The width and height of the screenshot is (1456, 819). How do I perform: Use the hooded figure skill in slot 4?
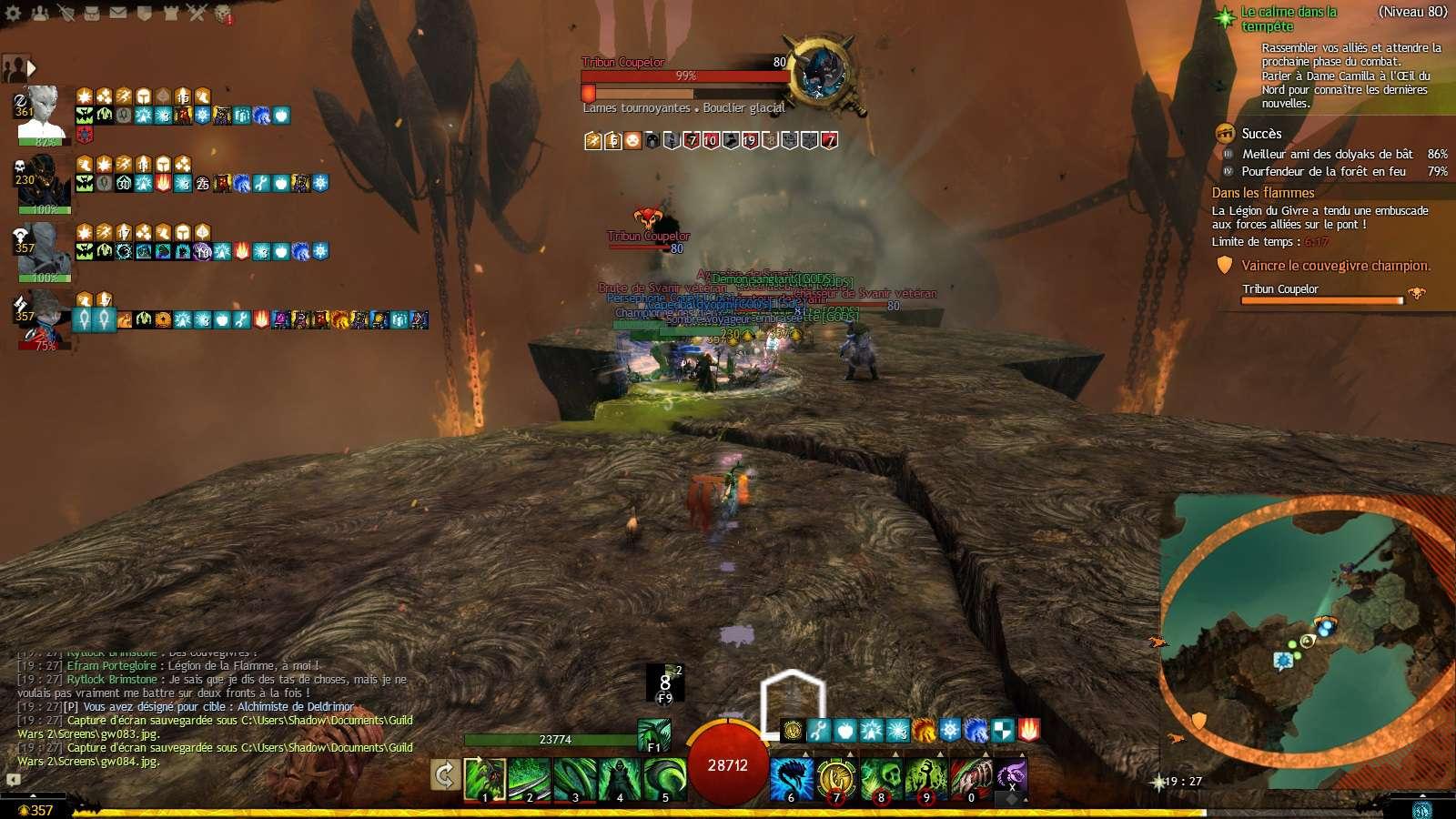(620, 779)
